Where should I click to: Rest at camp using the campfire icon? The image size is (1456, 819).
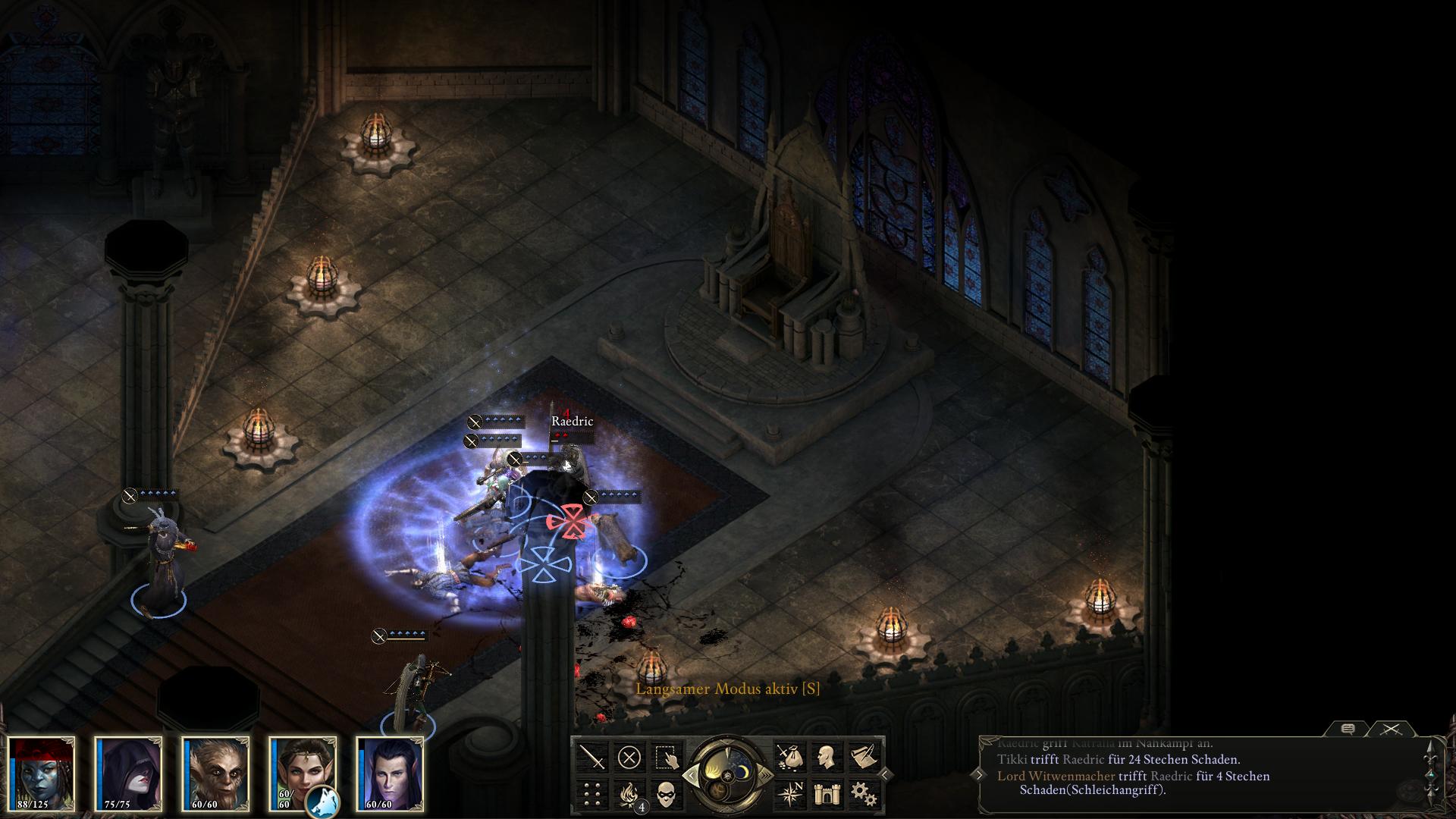tap(629, 793)
